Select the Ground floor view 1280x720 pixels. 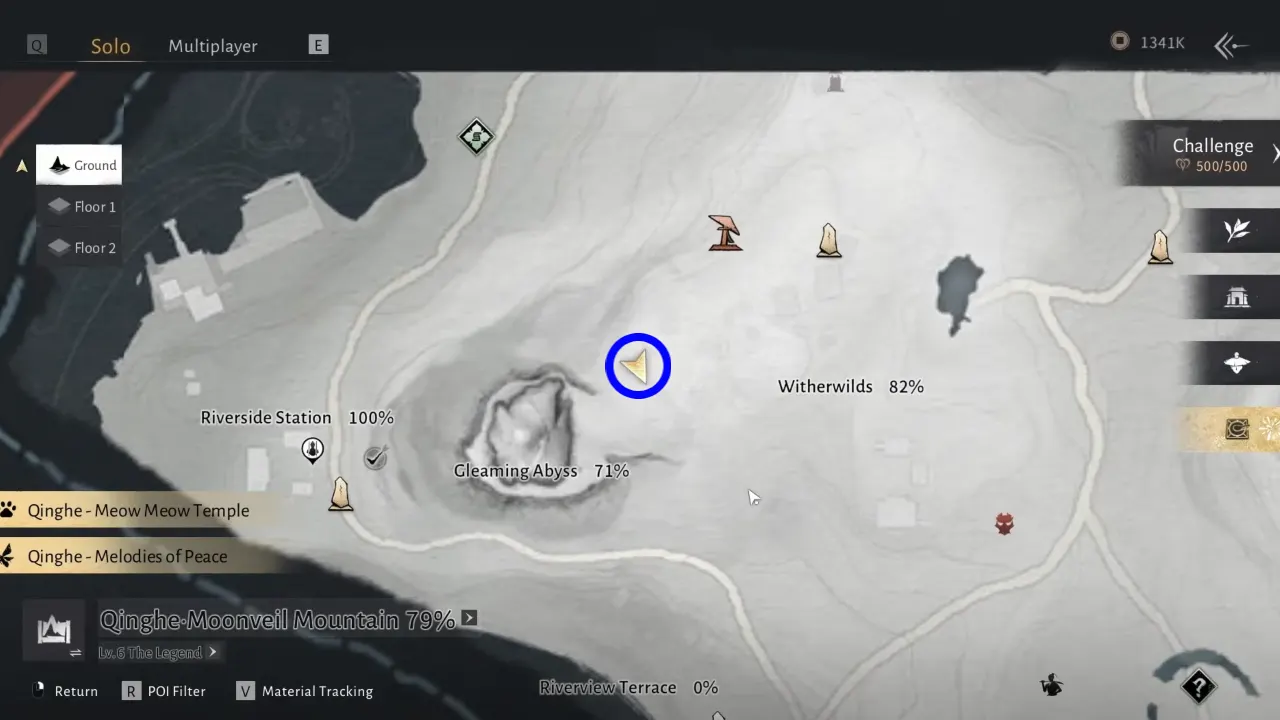pos(79,165)
